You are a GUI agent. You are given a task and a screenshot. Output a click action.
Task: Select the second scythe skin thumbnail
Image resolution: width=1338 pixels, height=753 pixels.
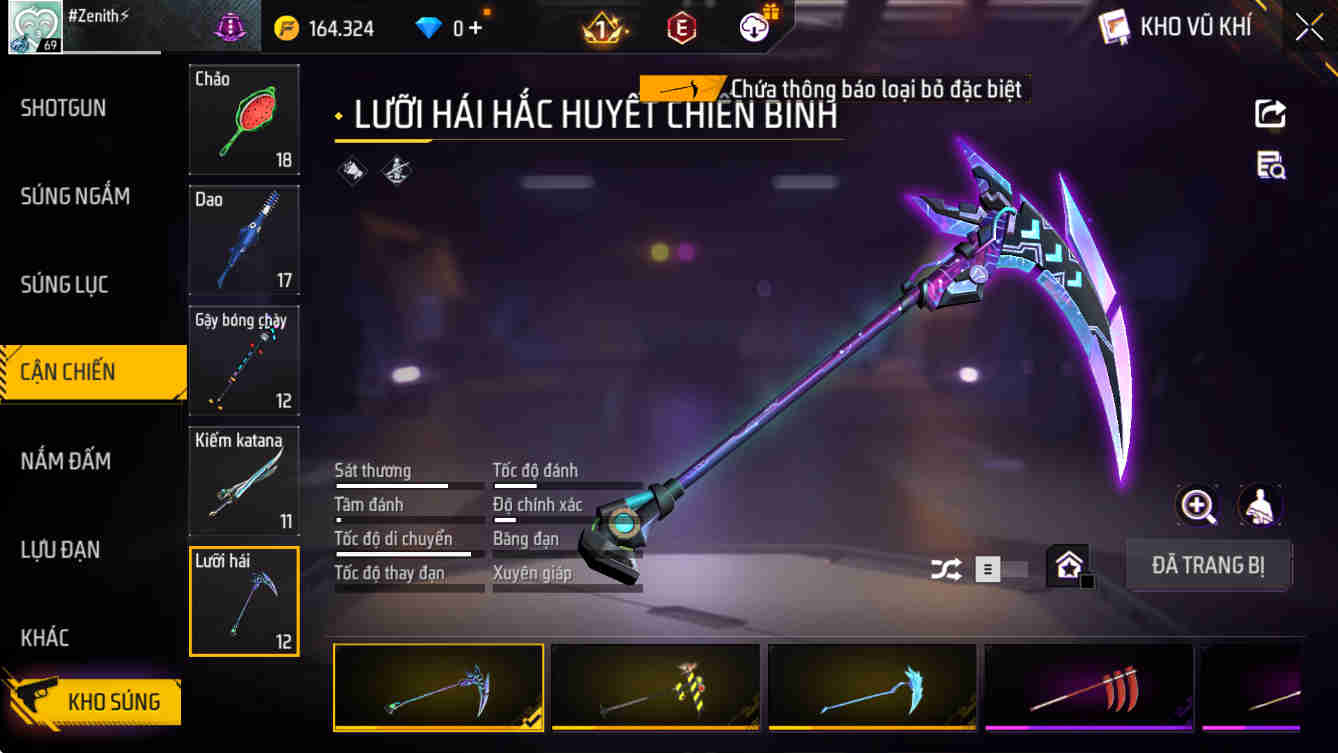(654, 687)
